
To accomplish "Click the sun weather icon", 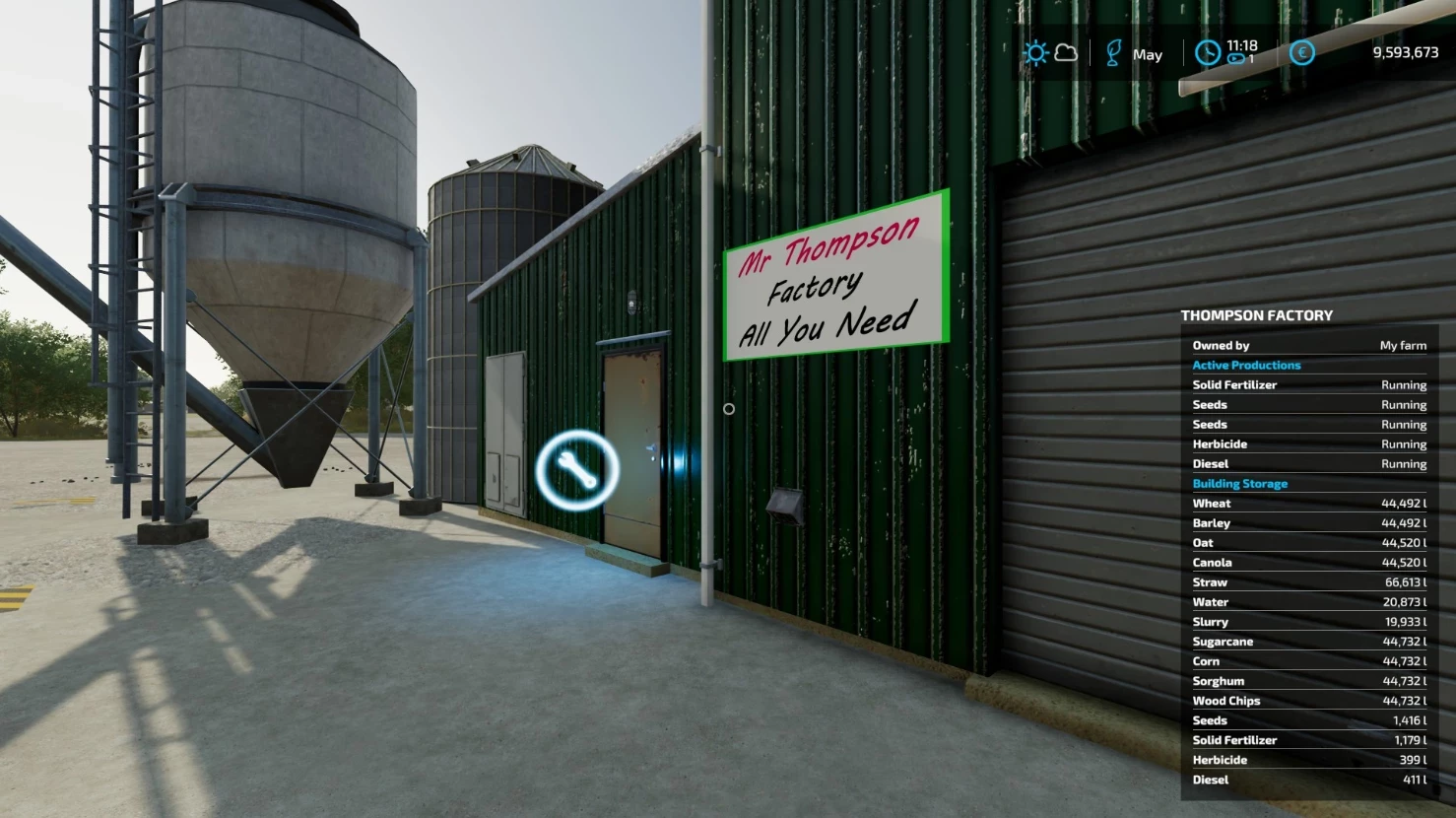I will 1036,52.
